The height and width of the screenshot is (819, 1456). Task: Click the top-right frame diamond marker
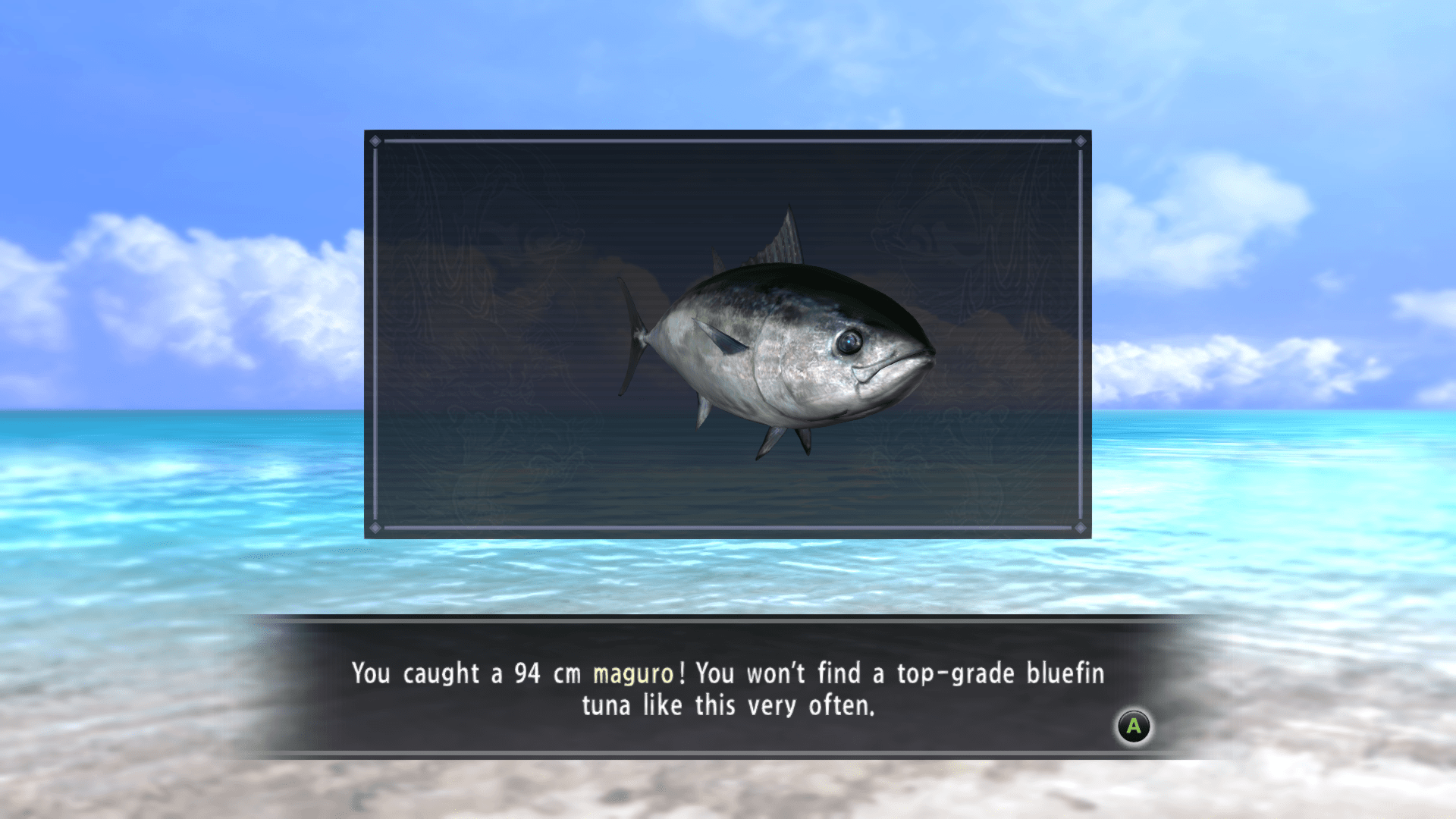pos(1080,140)
